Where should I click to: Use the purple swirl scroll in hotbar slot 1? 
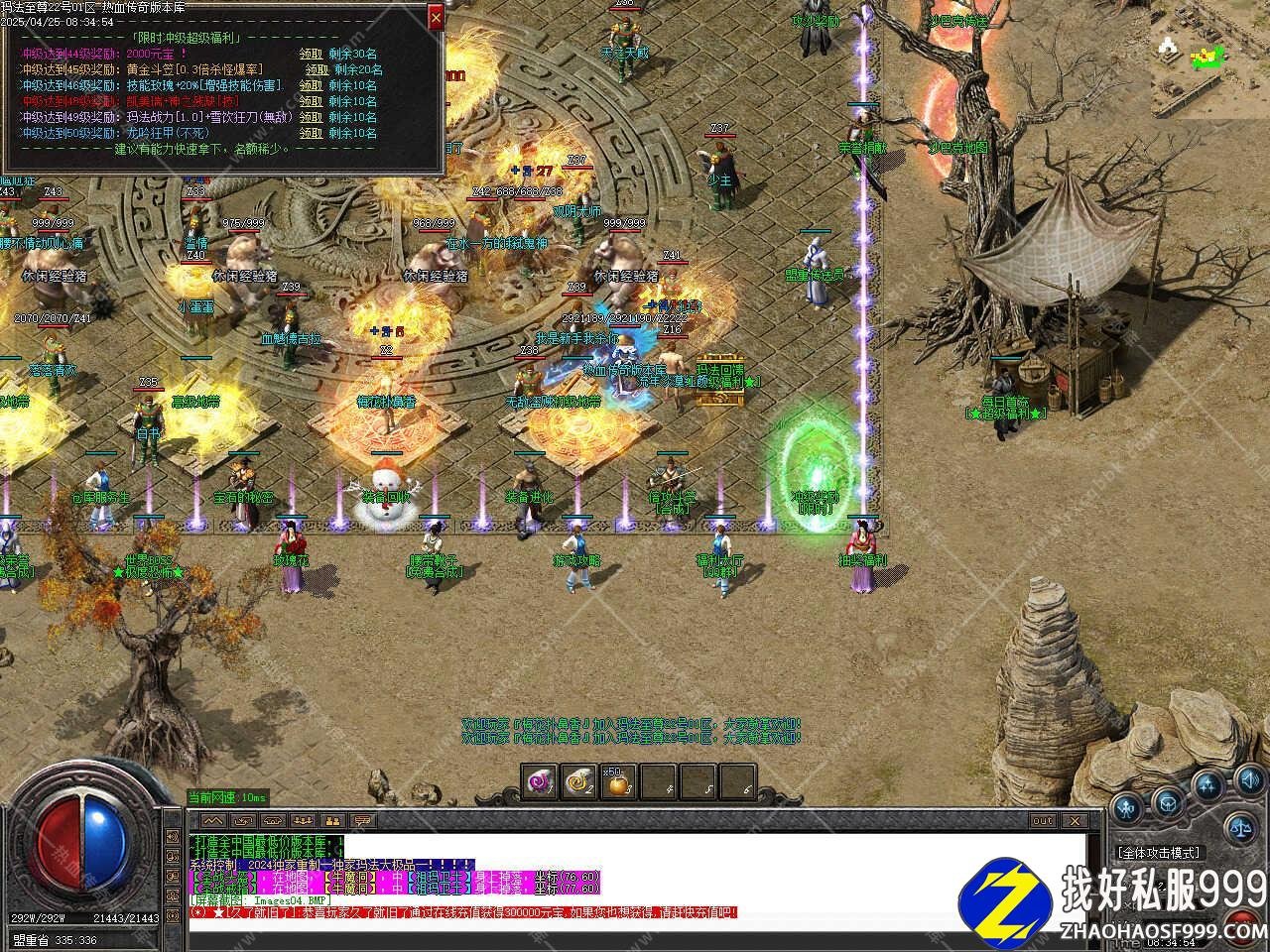tap(542, 782)
